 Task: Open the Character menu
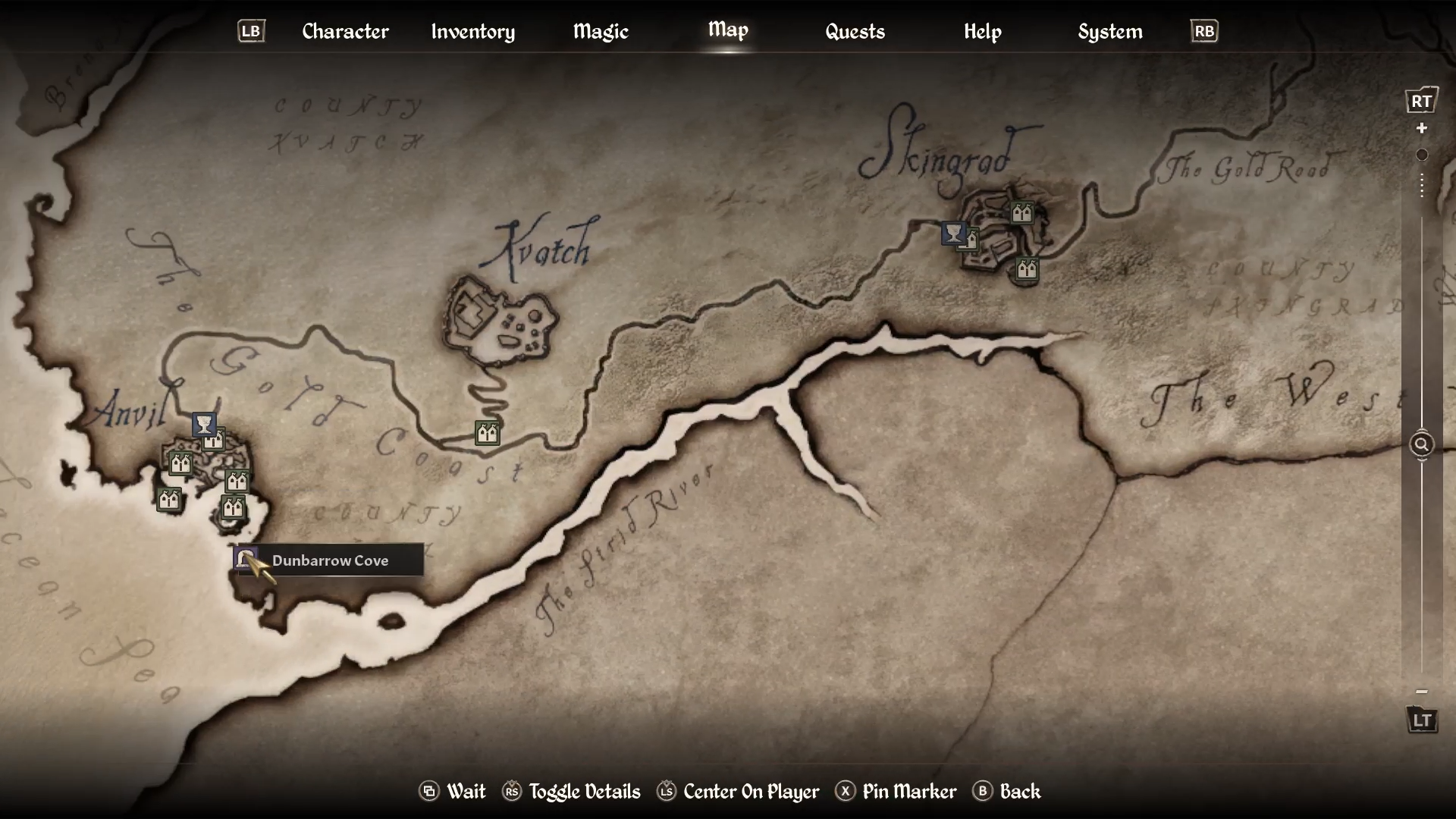[x=345, y=32]
